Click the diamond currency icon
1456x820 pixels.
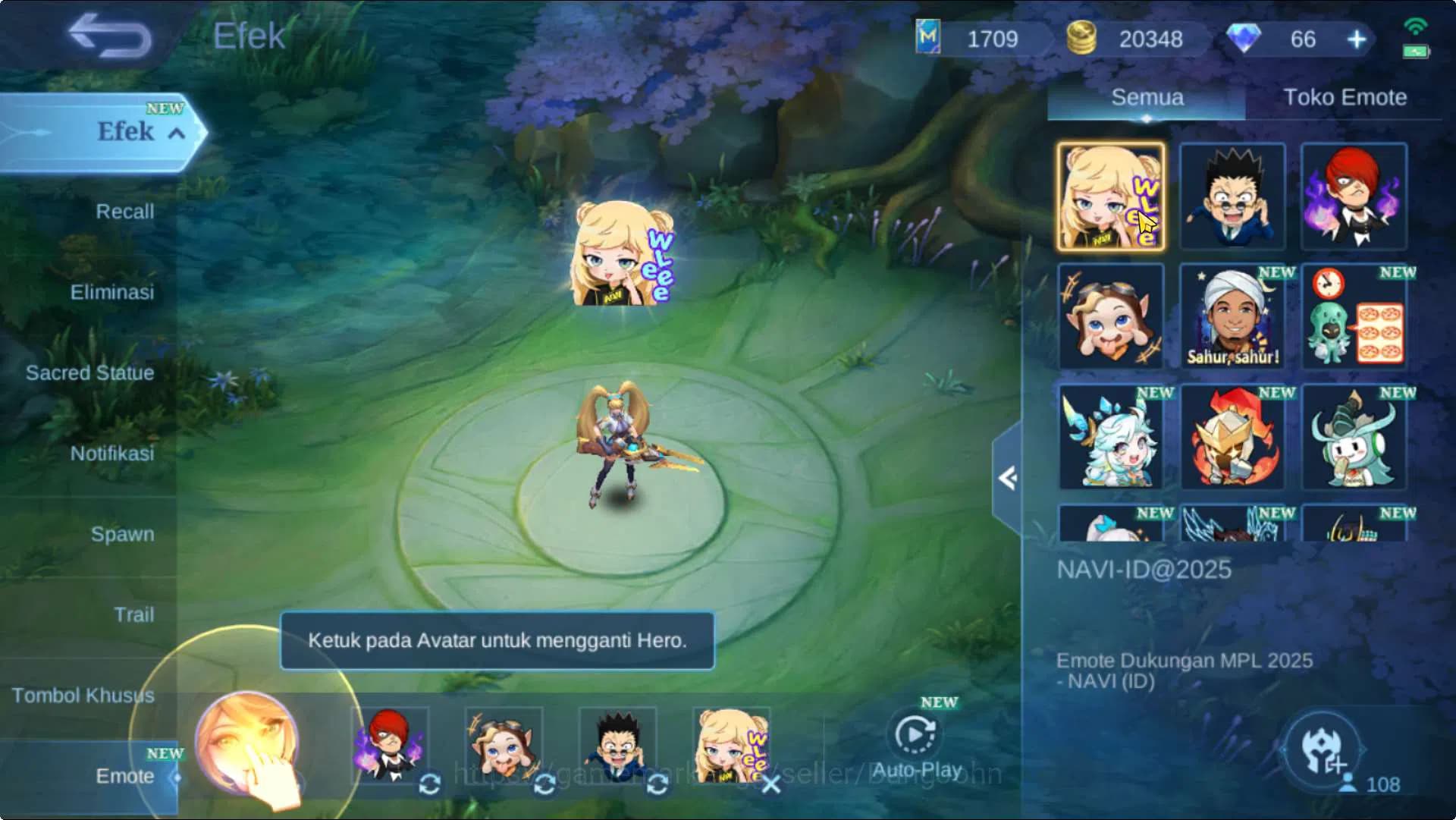tap(1244, 39)
